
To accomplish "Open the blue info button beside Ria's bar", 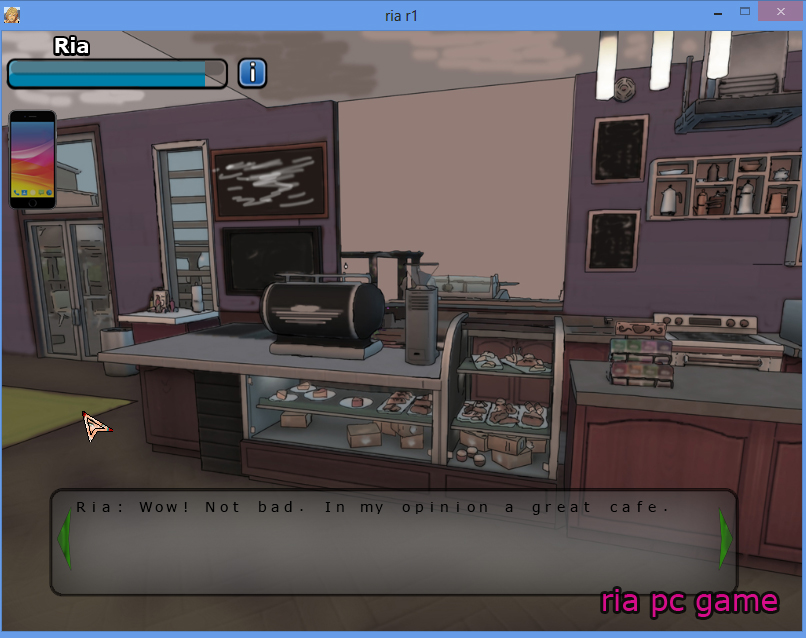I will 252,73.
